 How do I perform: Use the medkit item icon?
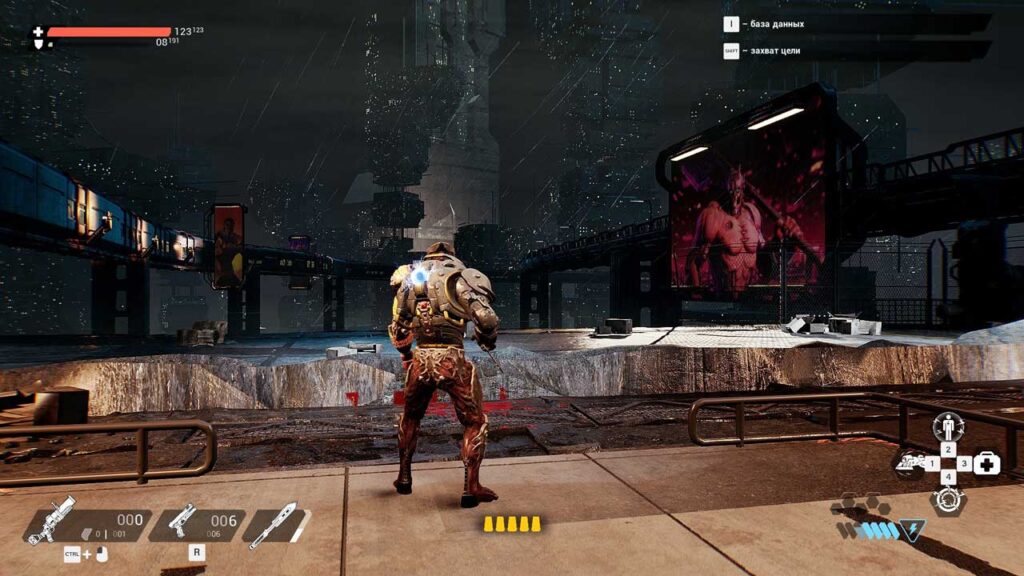point(987,463)
